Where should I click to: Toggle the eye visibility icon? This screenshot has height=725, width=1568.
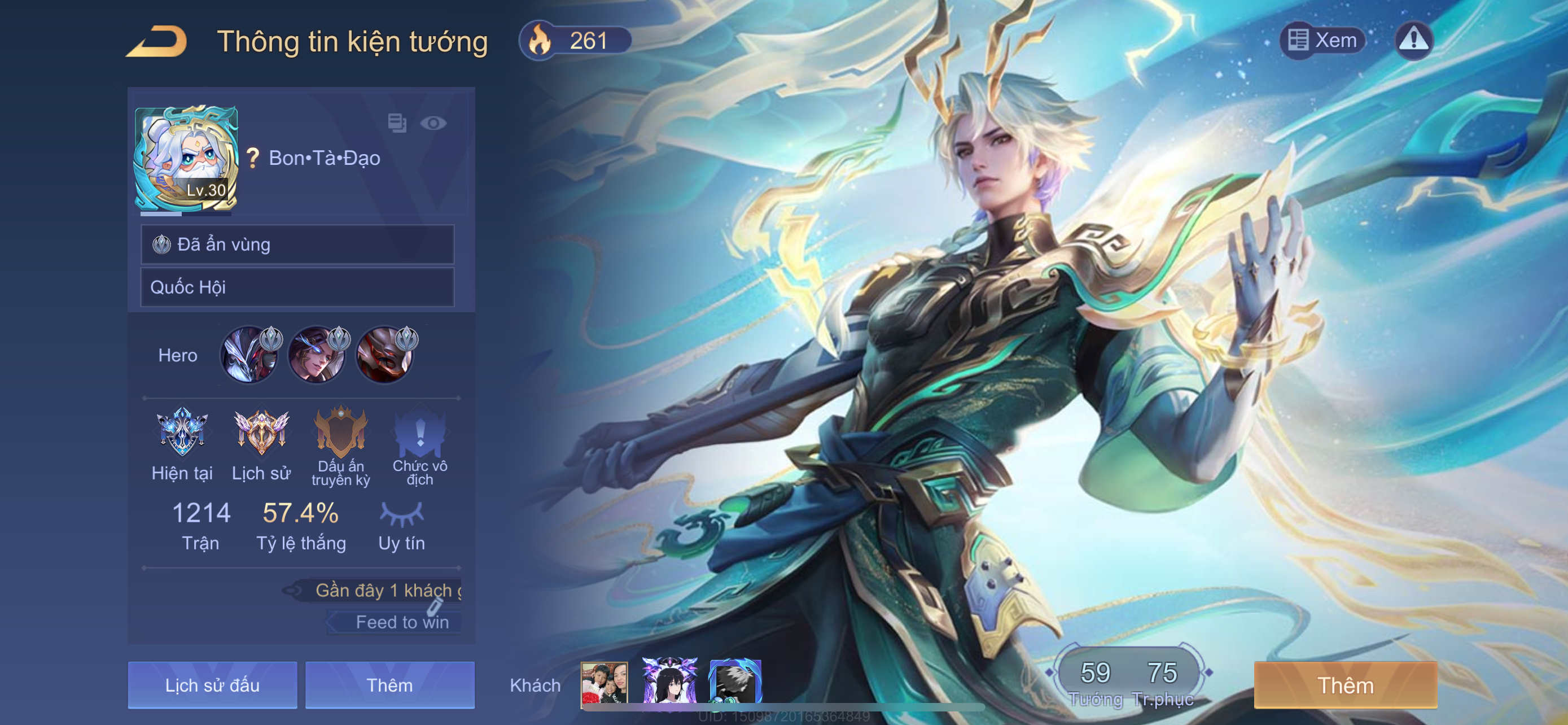[433, 124]
